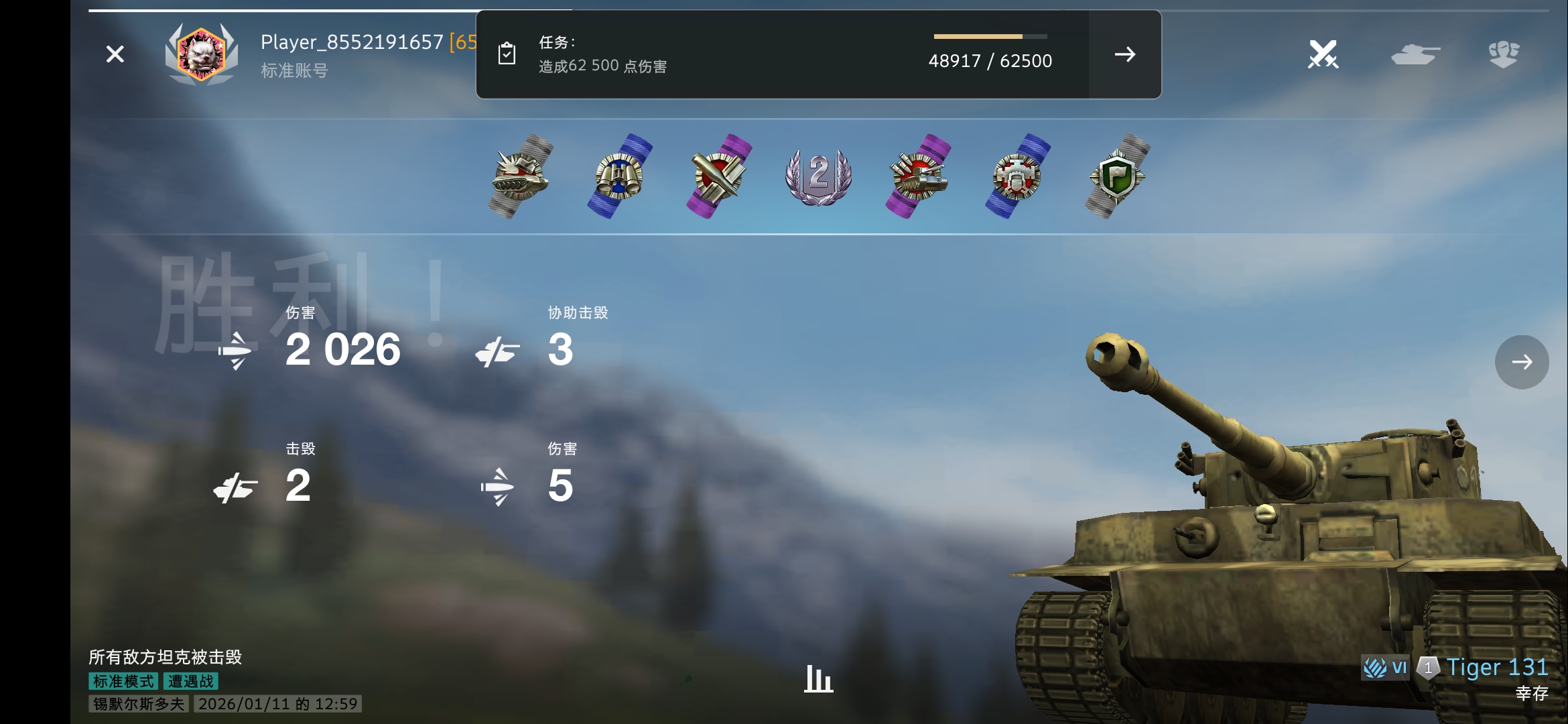Inspect the red tank destroyer medal

point(917,176)
